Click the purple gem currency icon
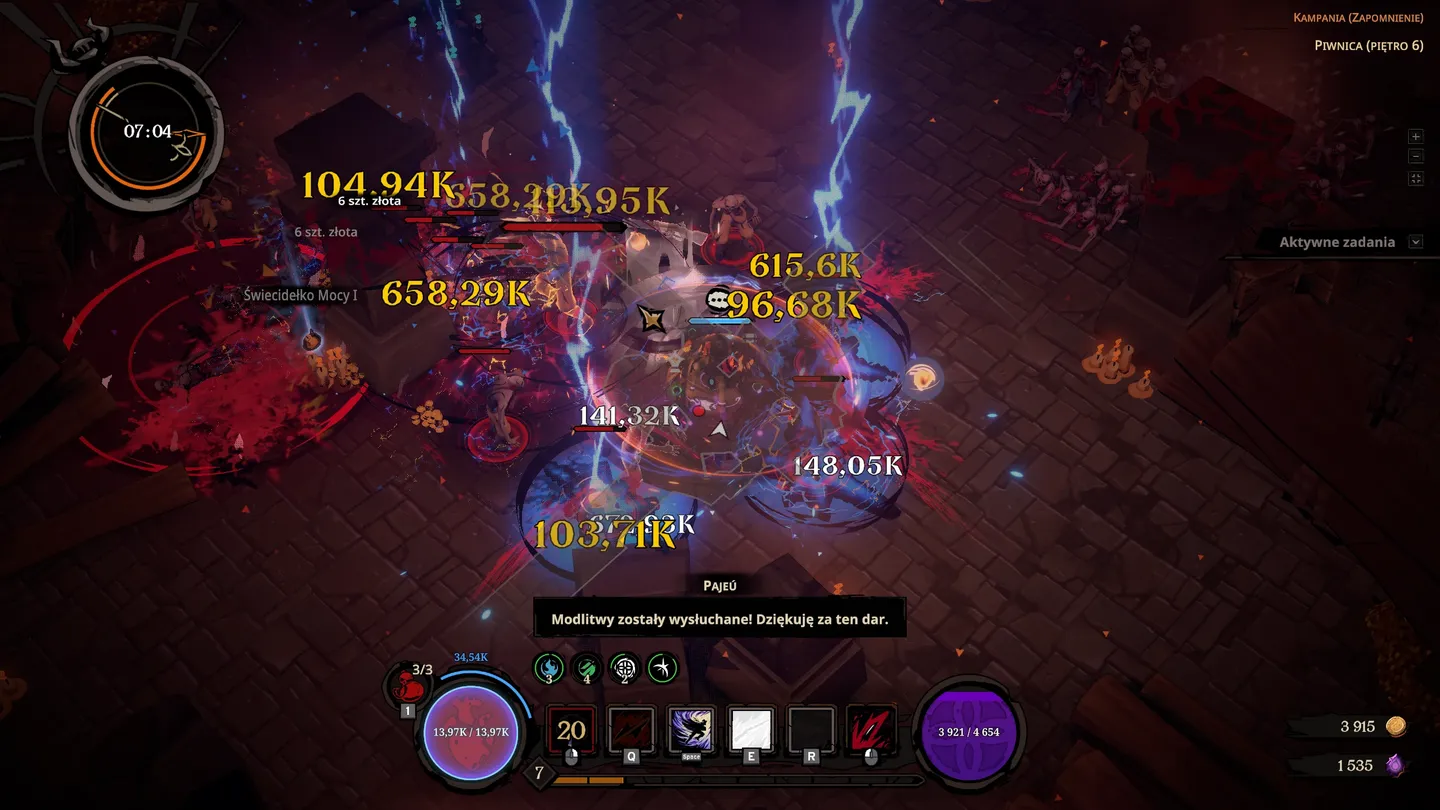1440x810 pixels. pyautogui.click(x=1396, y=765)
